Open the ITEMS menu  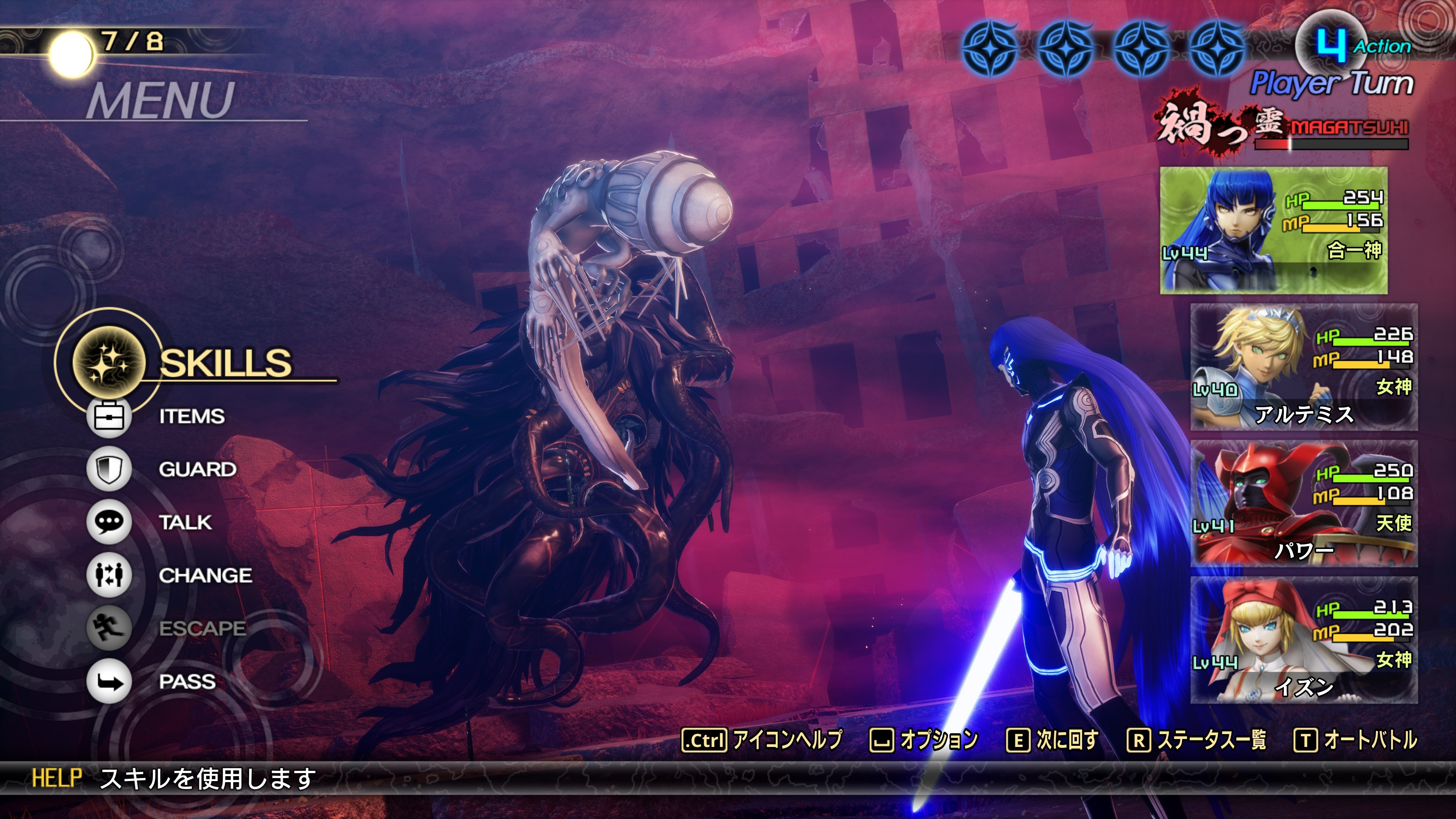191,417
